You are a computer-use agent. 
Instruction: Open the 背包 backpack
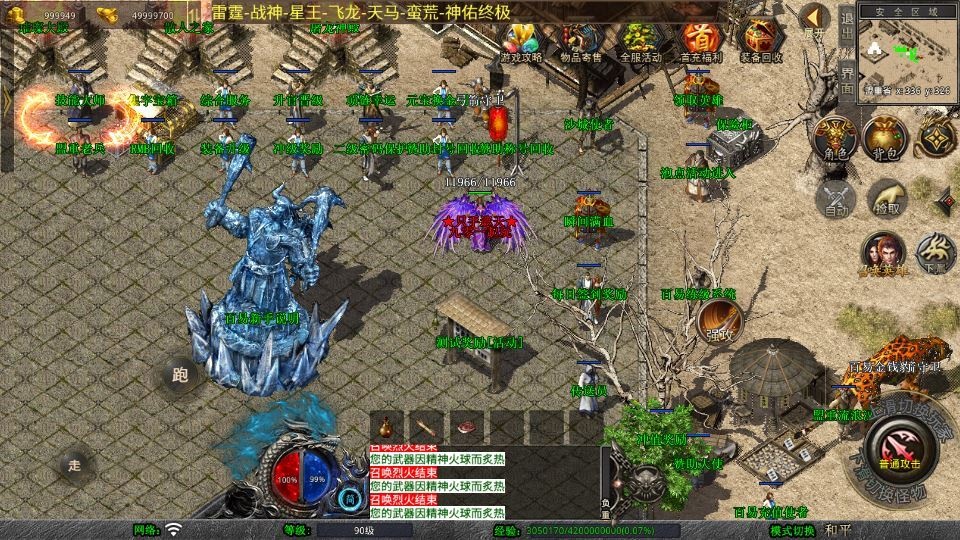884,138
